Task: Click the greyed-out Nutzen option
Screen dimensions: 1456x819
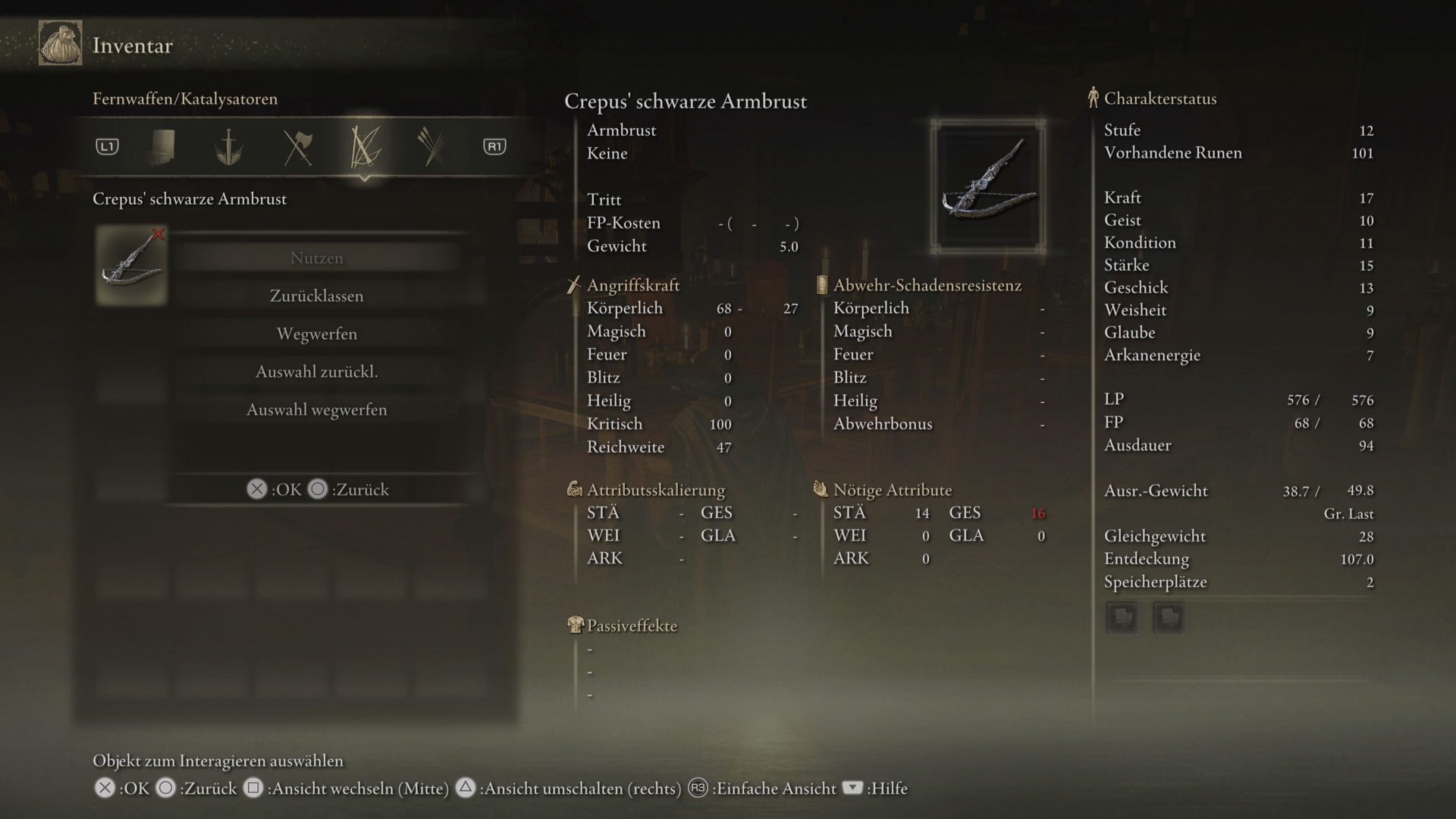Action: pyautogui.click(x=316, y=258)
